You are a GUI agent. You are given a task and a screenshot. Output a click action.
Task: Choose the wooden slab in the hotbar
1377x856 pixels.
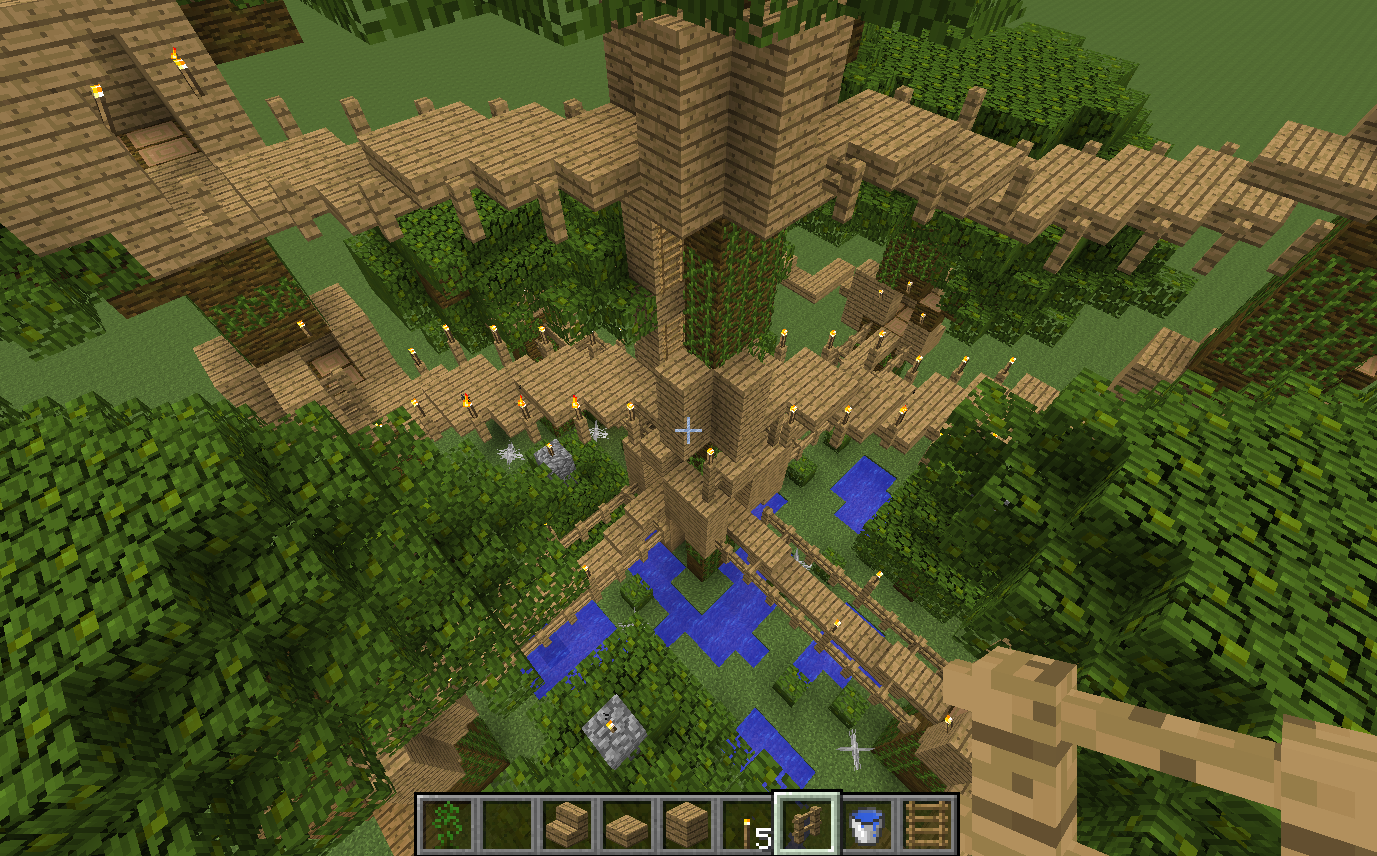[626, 825]
